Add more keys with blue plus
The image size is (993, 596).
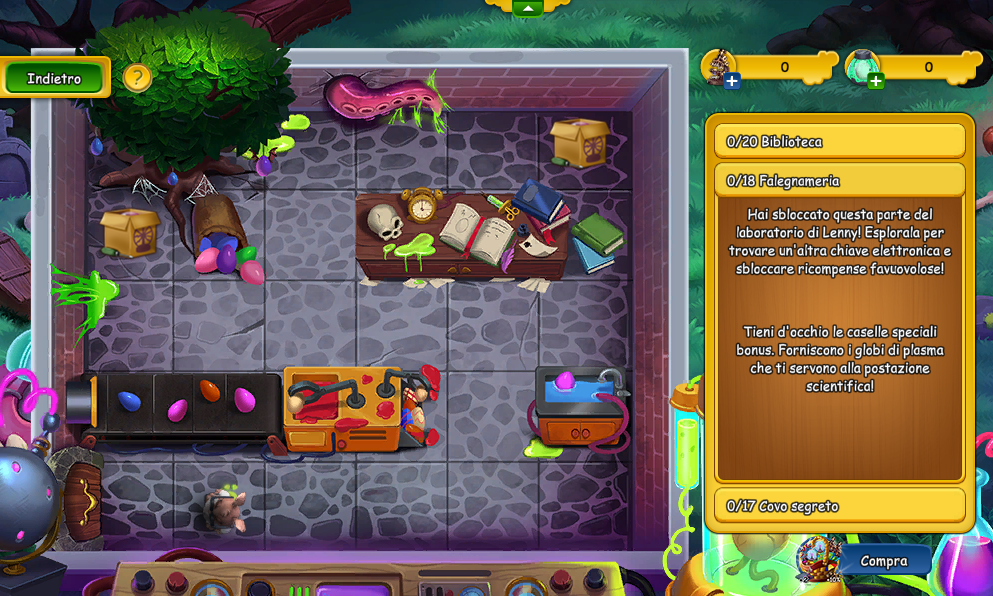[732, 81]
